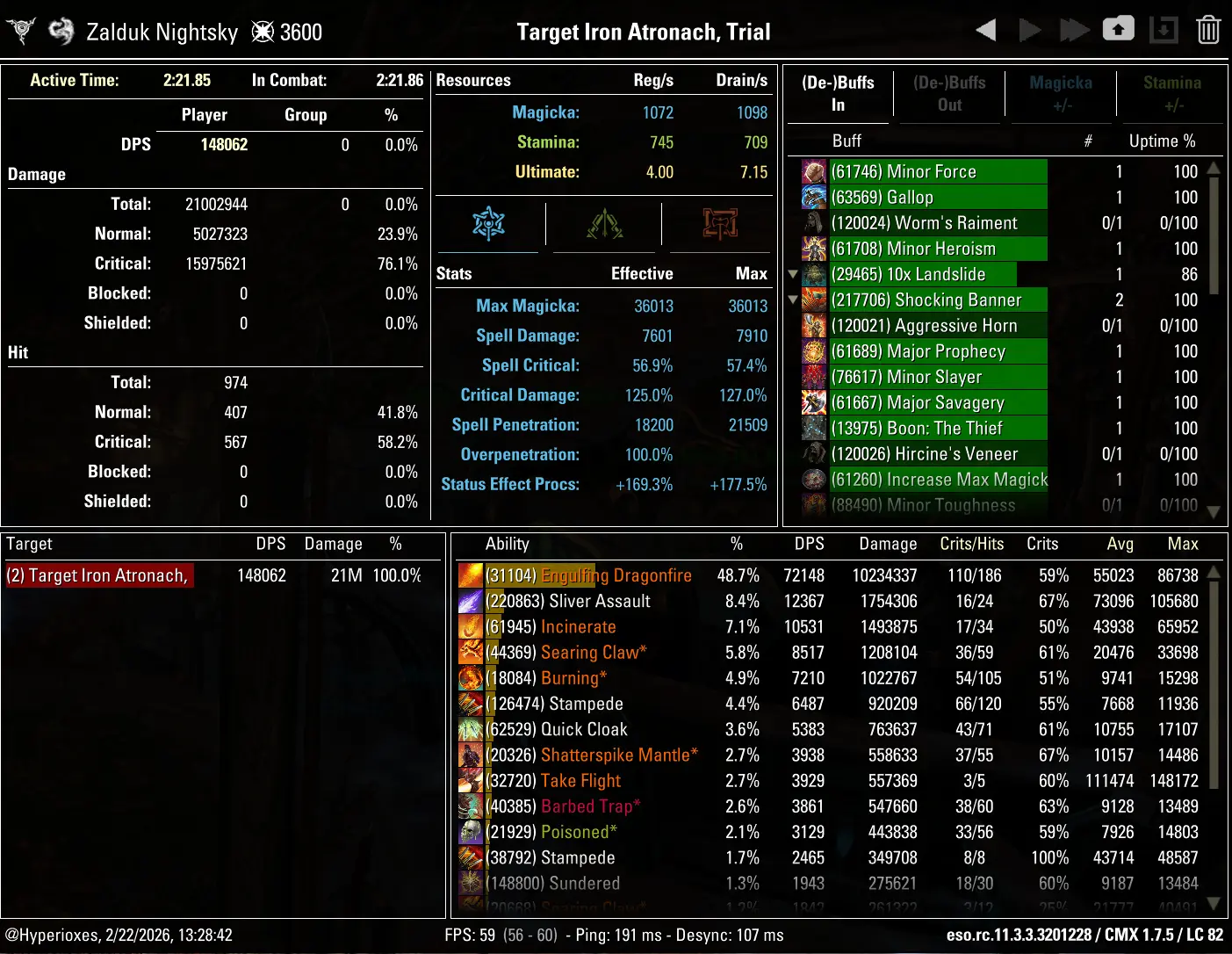Screen dimensions: 1232x954
Task: Open the download/import fight icon
Action: tap(1164, 29)
